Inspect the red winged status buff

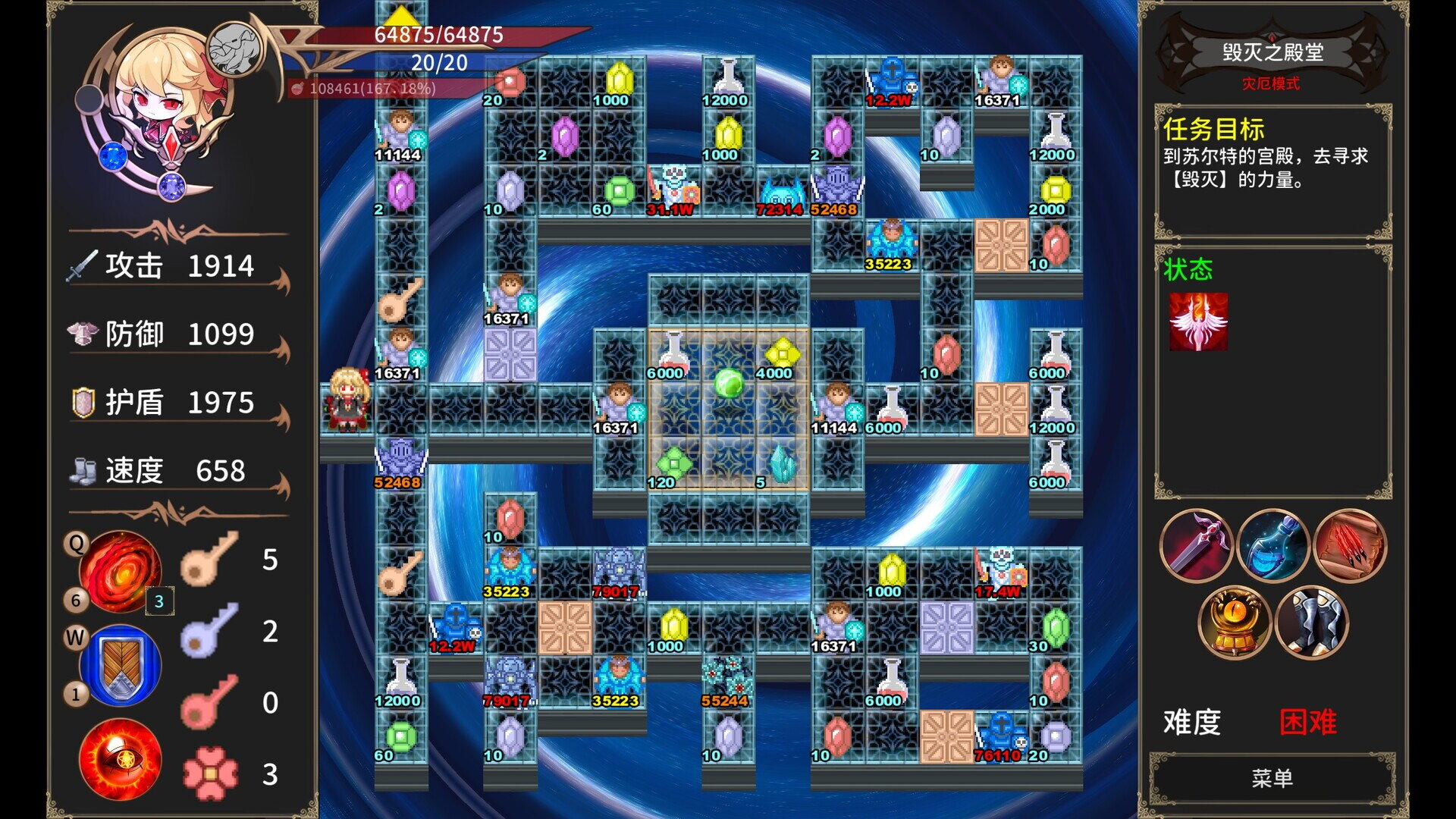(1198, 322)
